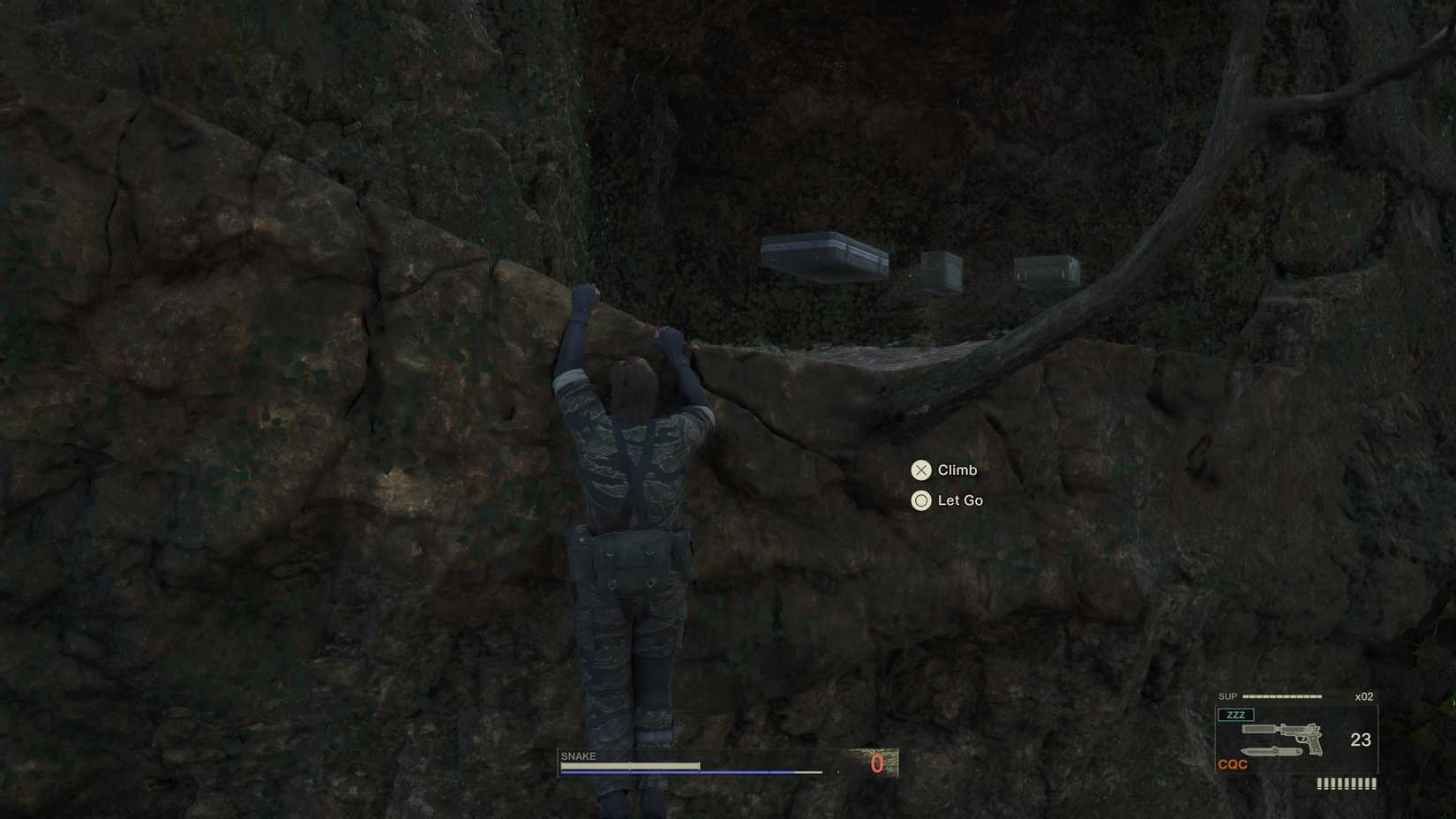The image size is (1456, 819).
Task: Click the SNAKE name label
Action: pyautogui.click(x=577, y=755)
